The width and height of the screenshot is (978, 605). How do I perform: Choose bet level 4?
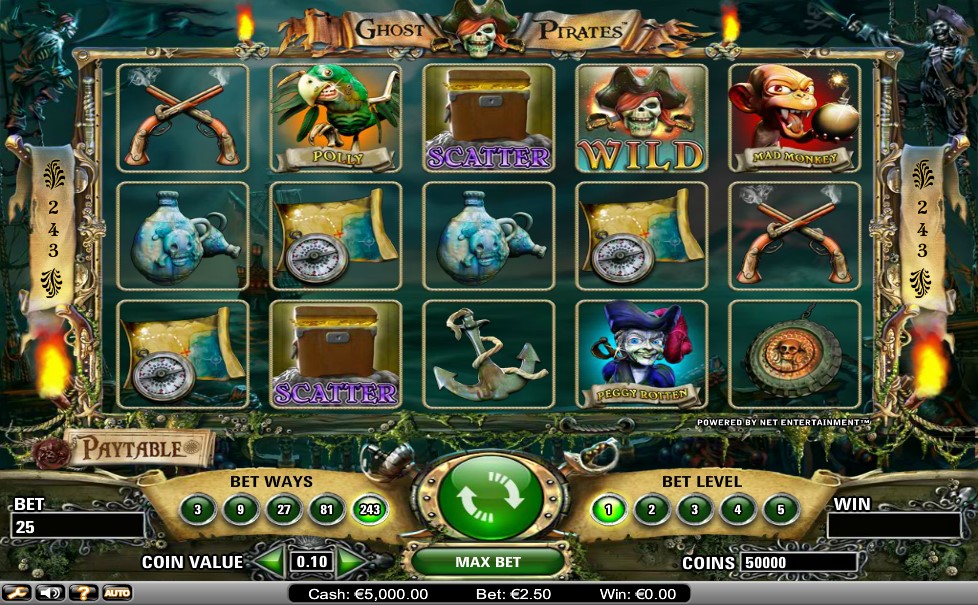pos(738,510)
